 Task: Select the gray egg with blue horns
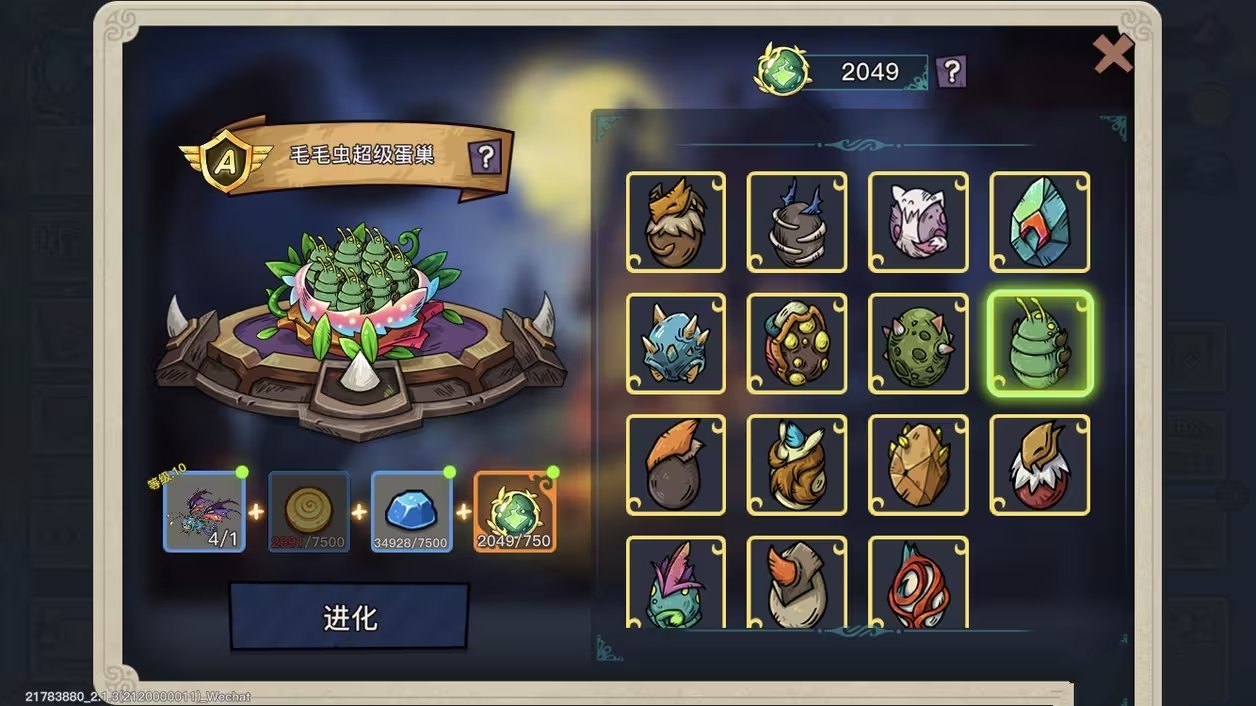pyautogui.click(x=797, y=222)
